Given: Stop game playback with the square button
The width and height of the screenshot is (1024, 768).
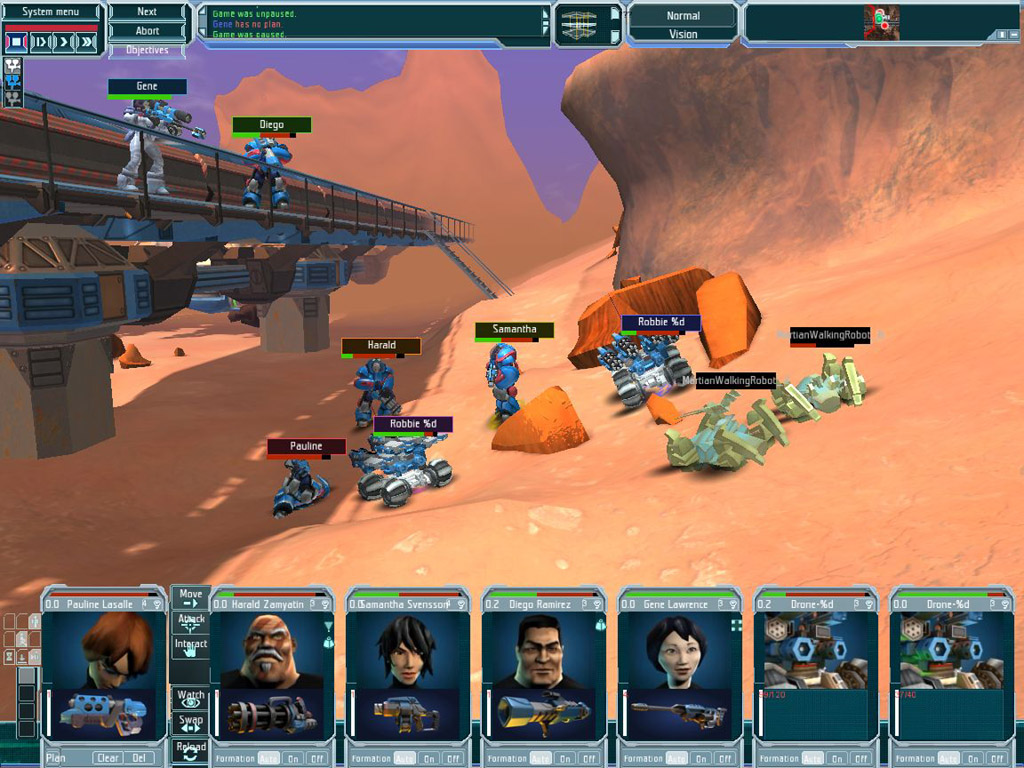Looking at the screenshot, I should coord(16,42).
